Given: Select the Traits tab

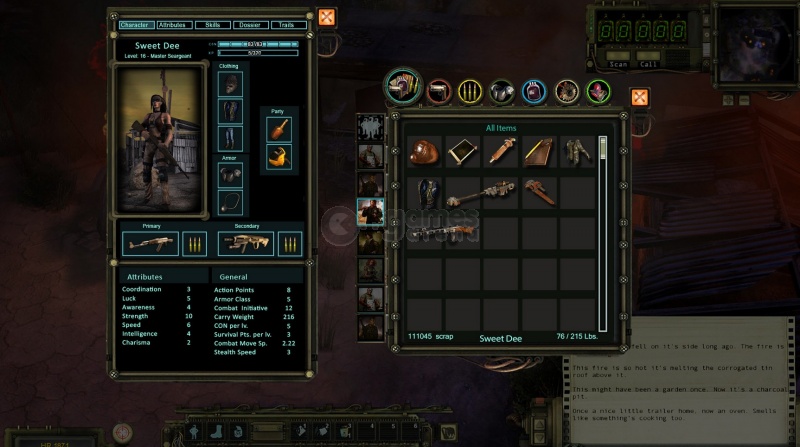Looking at the screenshot, I should [x=286, y=23].
